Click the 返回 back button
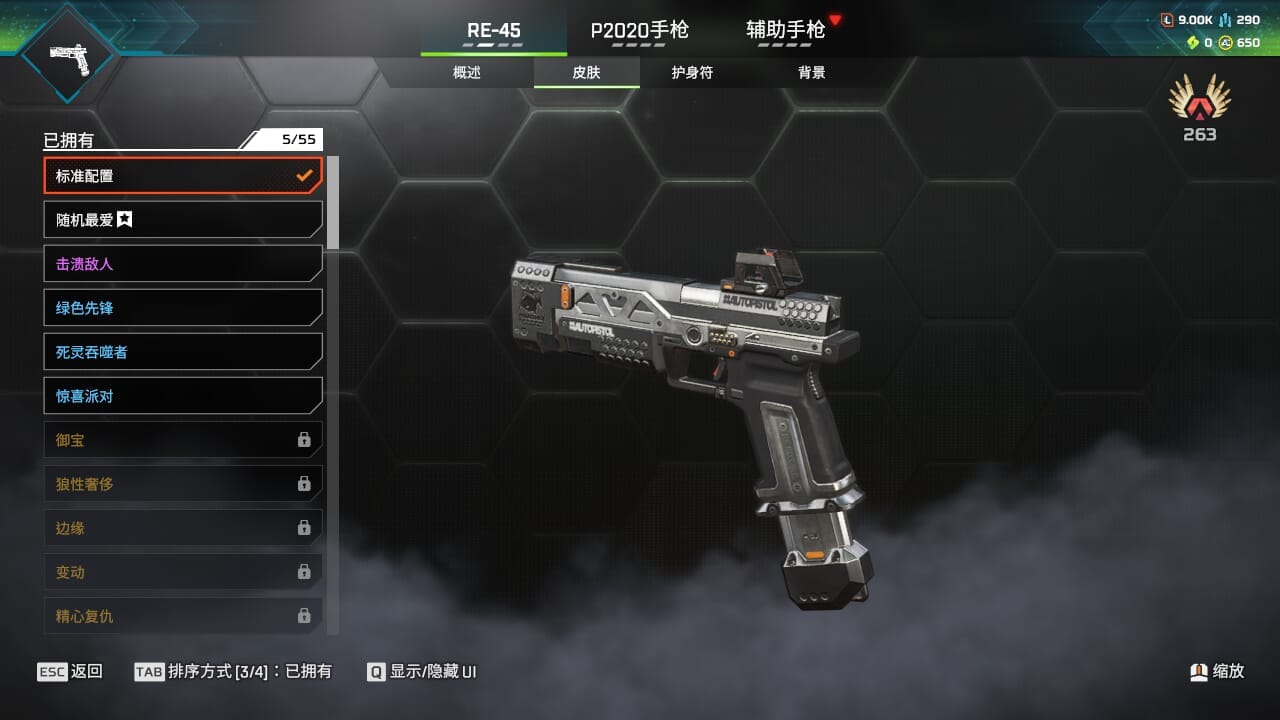This screenshot has height=720, width=1280. (70, 671)
